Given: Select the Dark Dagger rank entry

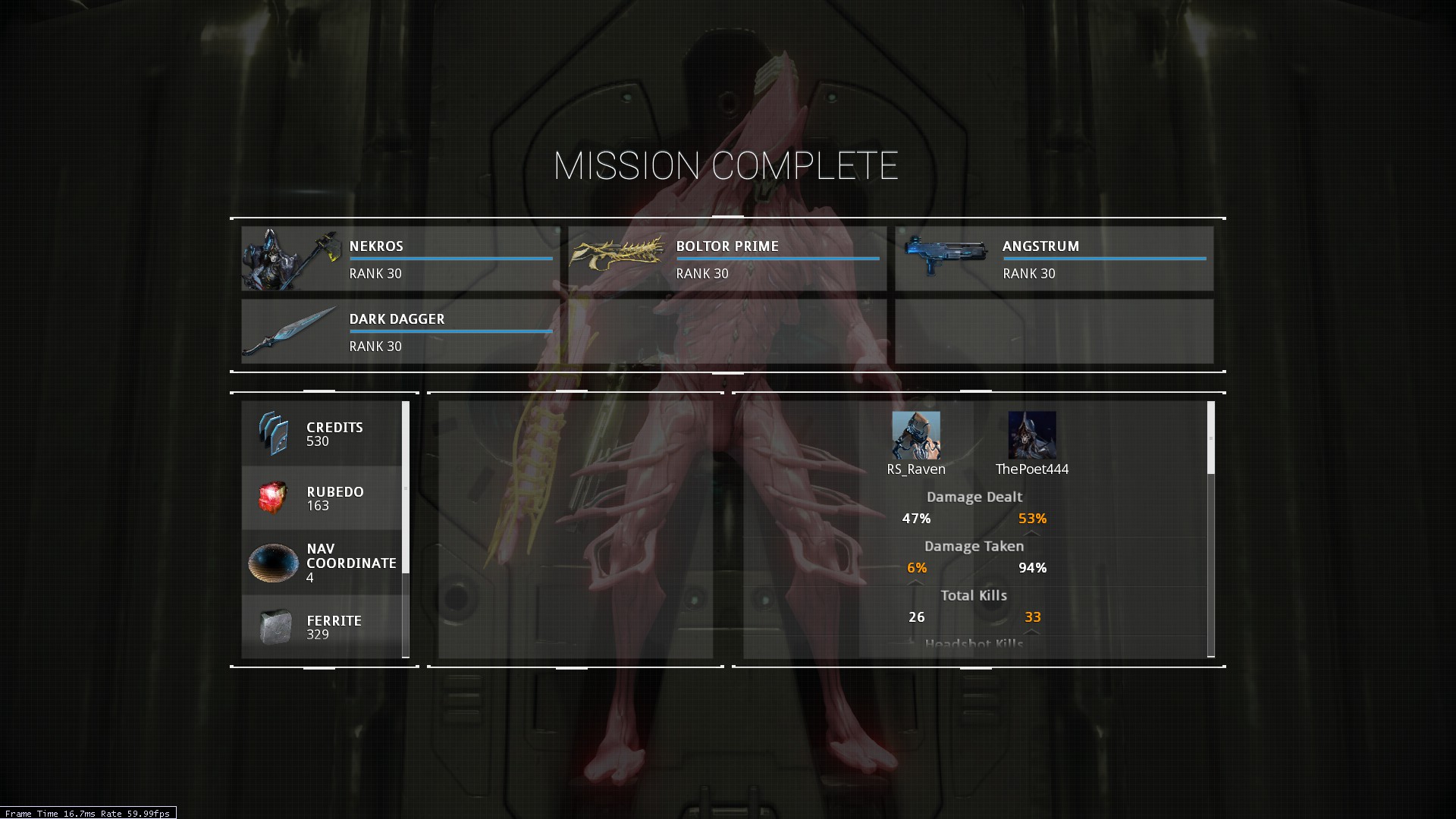Looking at the screenshot, I should tap(400, 331).
